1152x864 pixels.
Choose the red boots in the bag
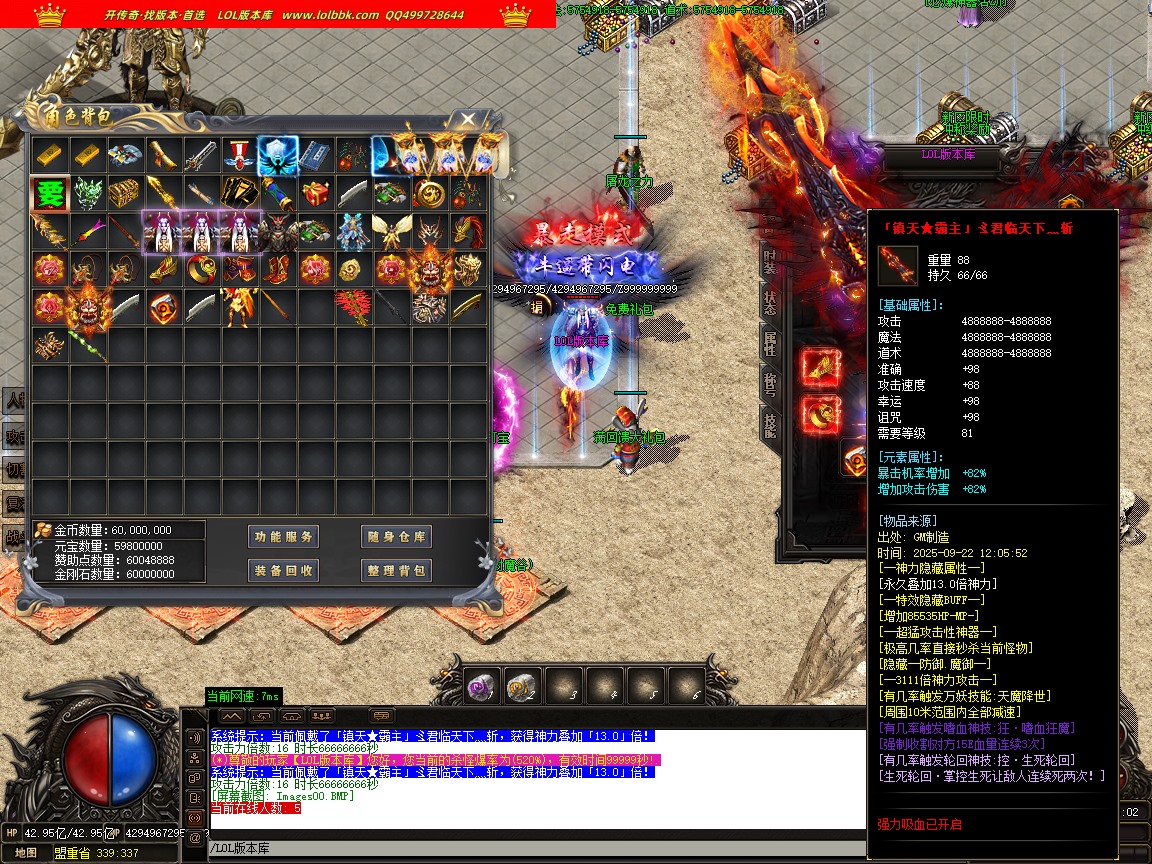277,269
